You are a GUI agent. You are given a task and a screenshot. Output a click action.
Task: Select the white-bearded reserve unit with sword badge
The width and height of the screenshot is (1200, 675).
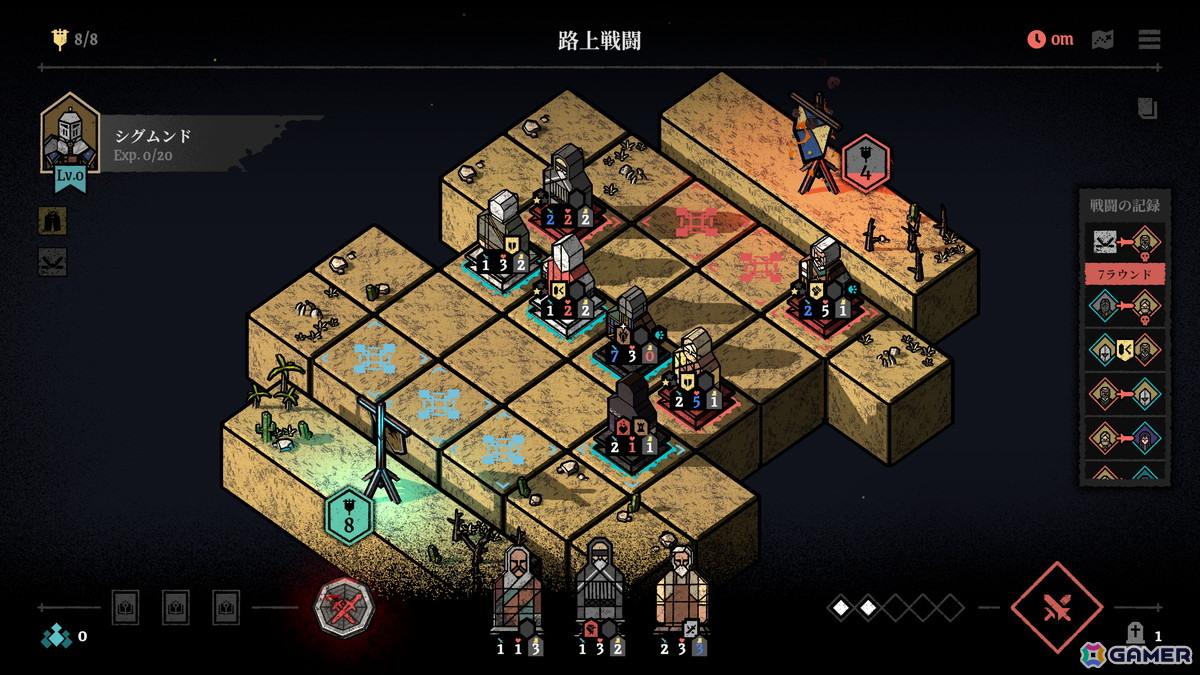click(682, 590)
